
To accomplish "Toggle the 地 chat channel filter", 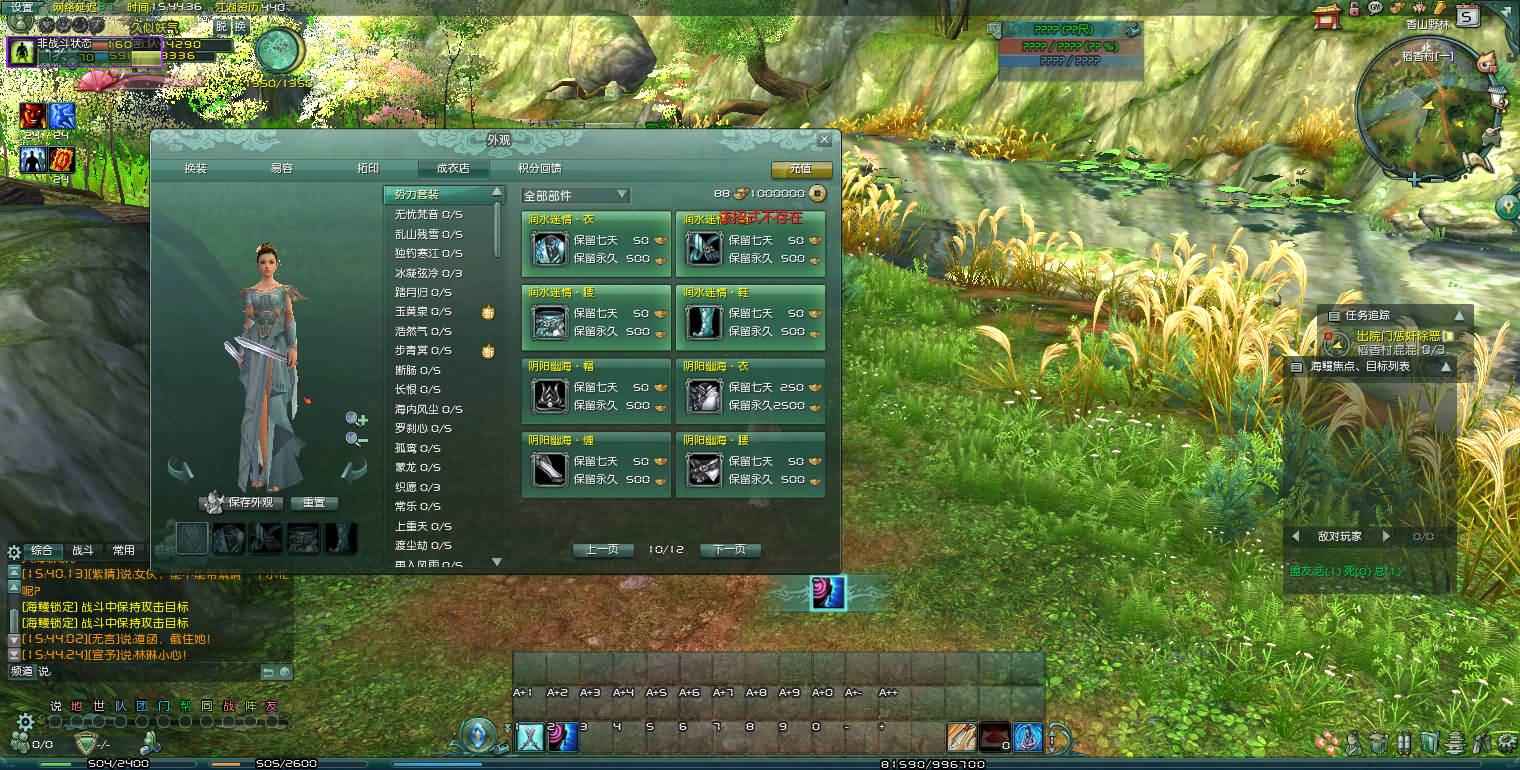I will tap(75, 705).
